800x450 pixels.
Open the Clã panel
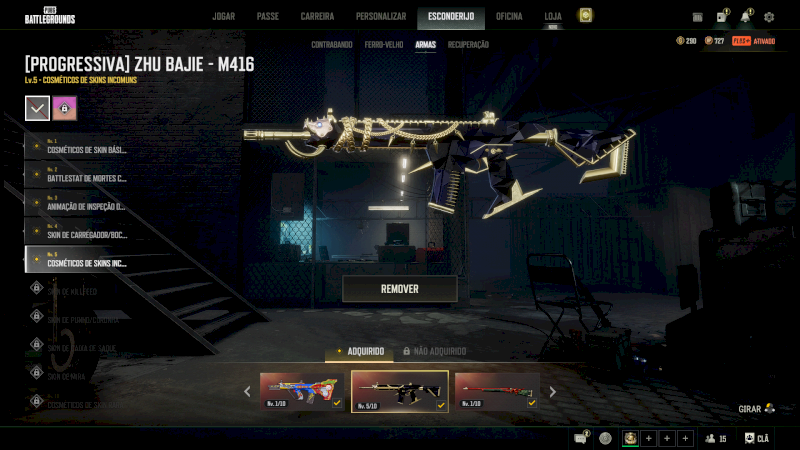click(757, 438)
